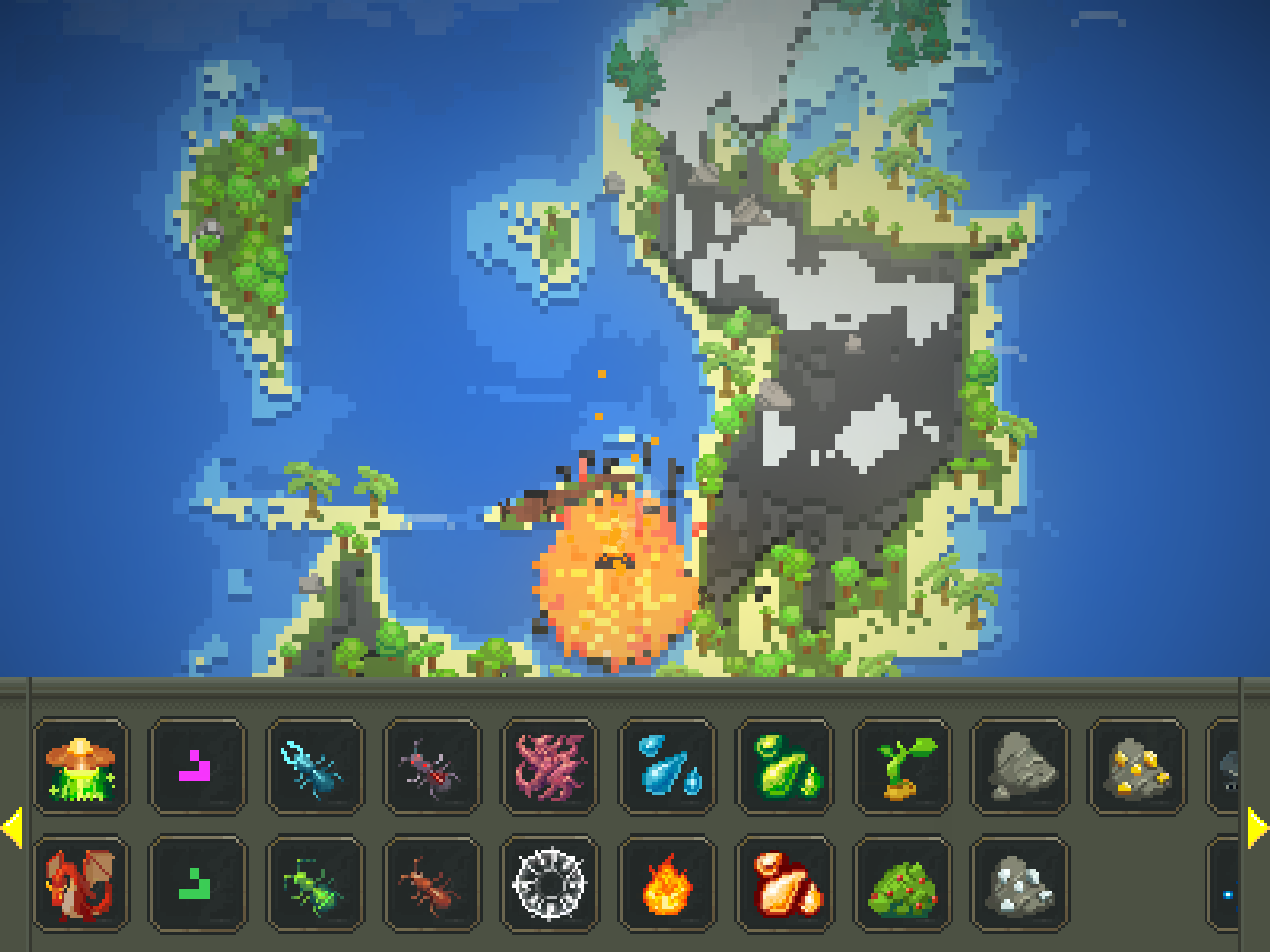Select the green pixel tool
This screenshot has width=1270, height=952.
click(196, 886)
